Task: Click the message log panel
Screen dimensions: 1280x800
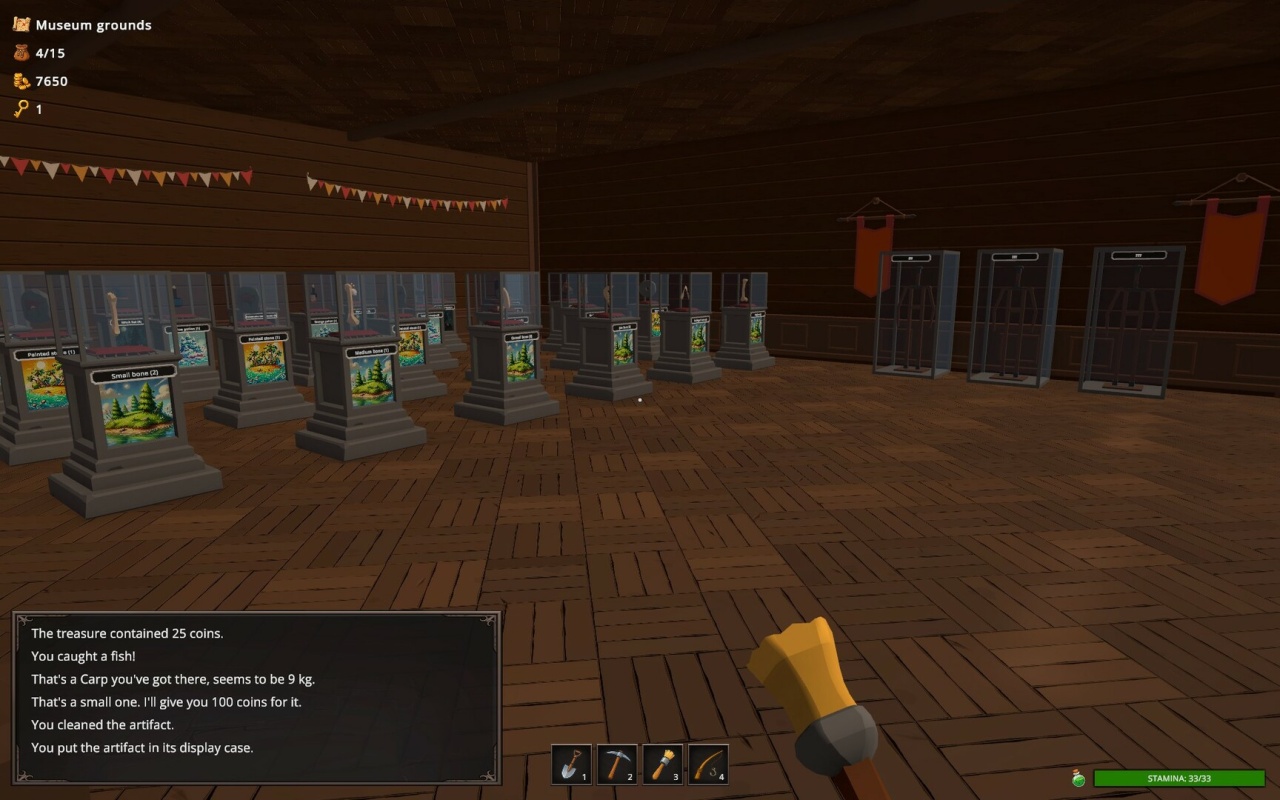Action: (x=256, y=697)
